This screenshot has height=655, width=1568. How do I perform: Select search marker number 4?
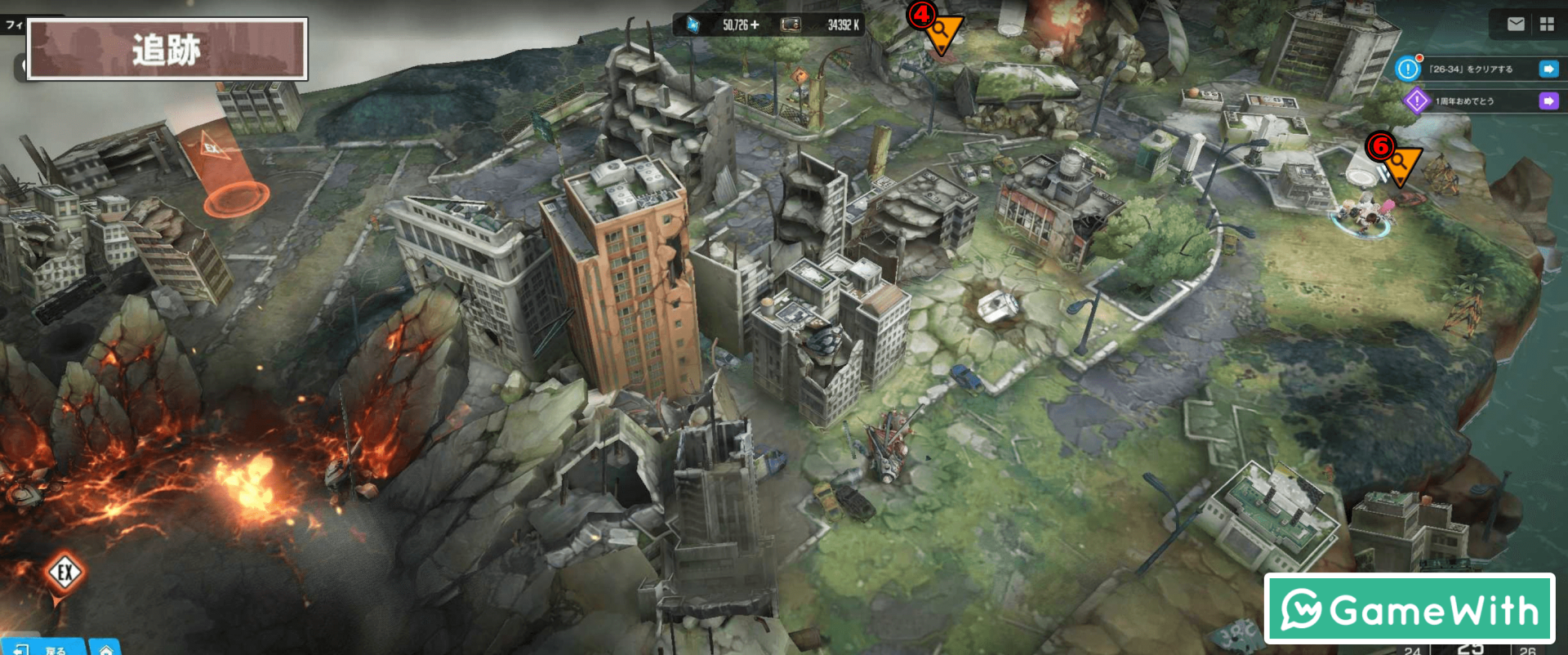tap(941, 33)
